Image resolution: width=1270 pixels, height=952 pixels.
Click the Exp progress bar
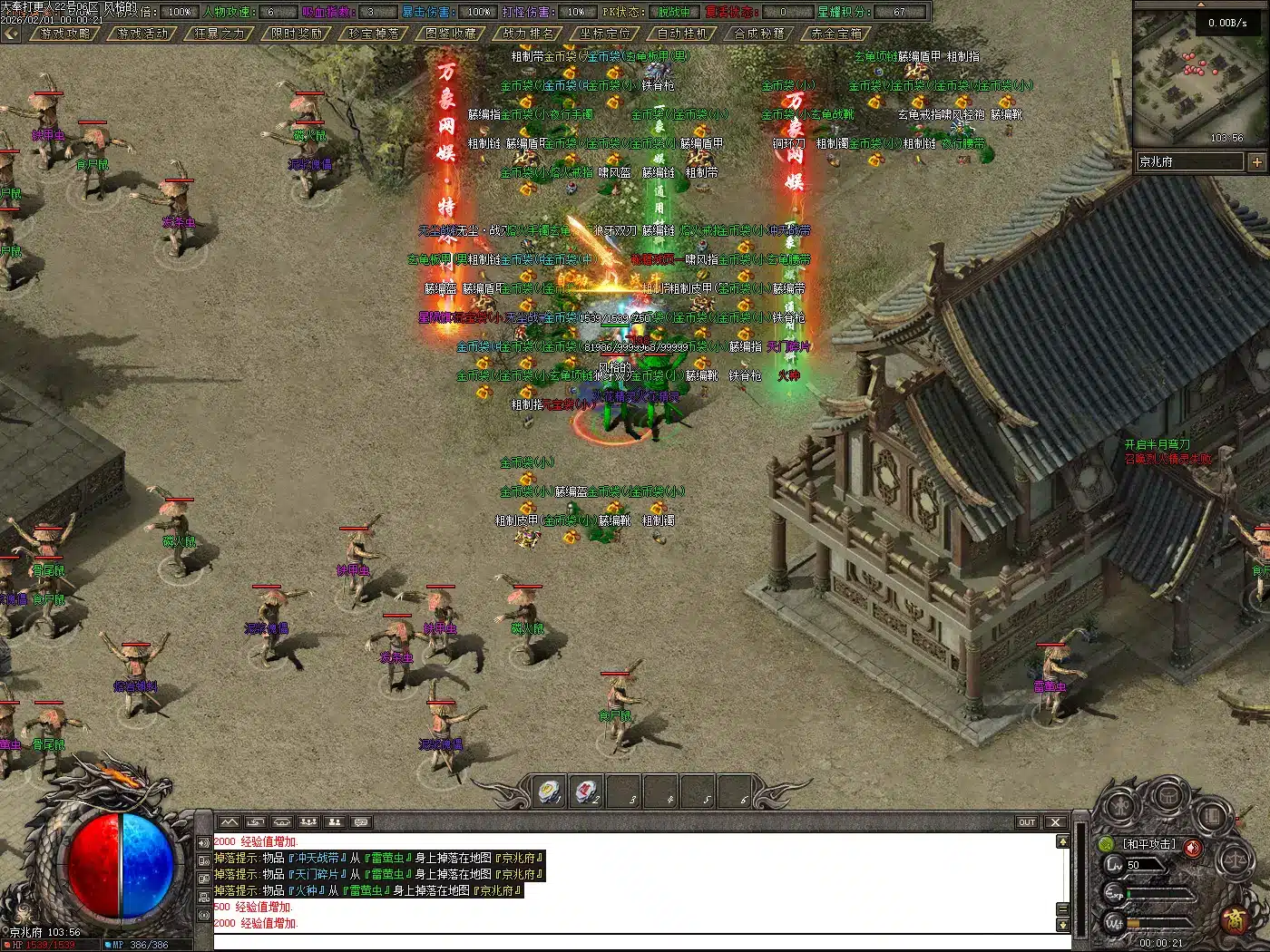coord(1159,893)
